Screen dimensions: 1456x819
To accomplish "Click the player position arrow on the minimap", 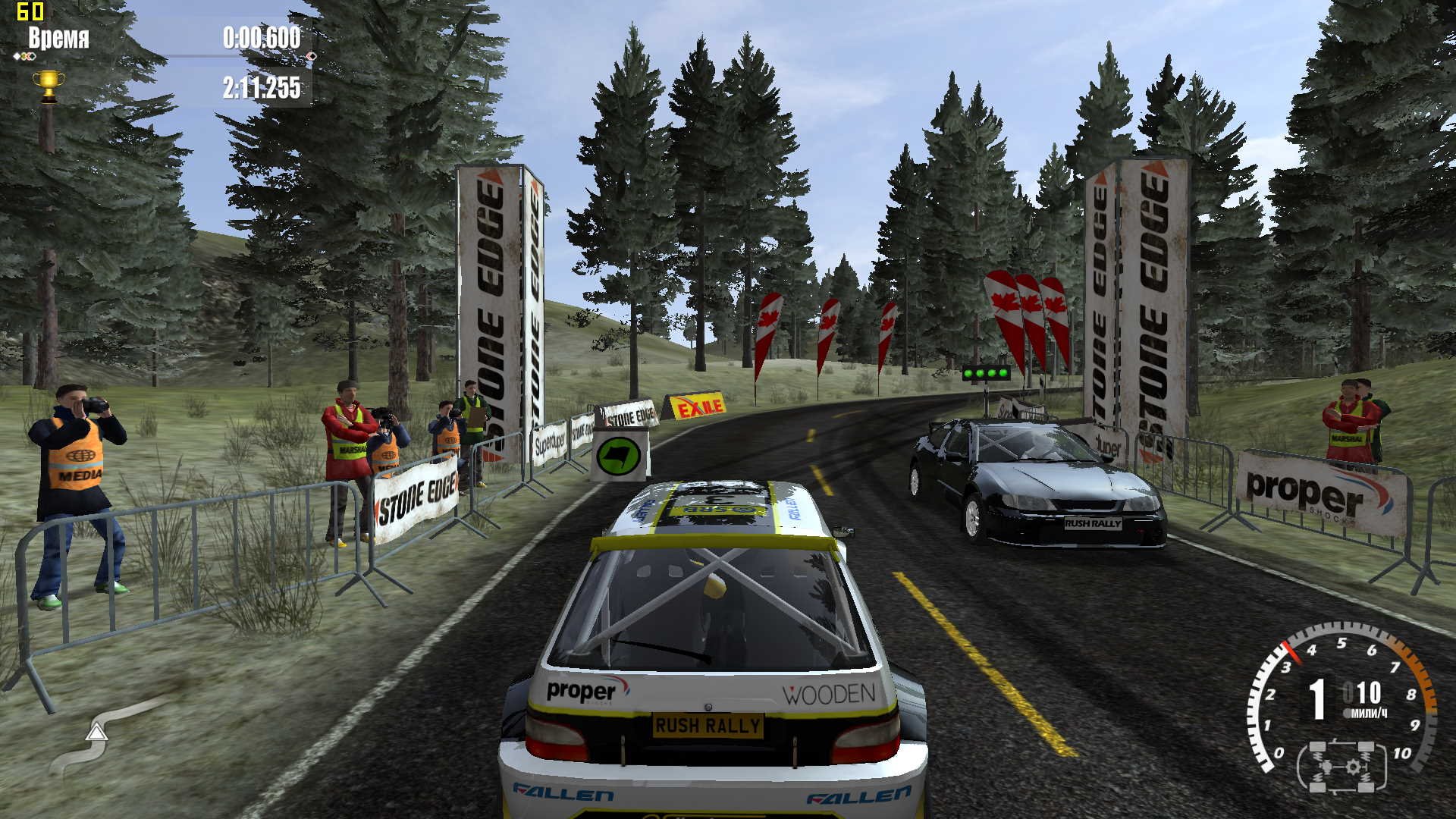I will [x=96, y=732].
